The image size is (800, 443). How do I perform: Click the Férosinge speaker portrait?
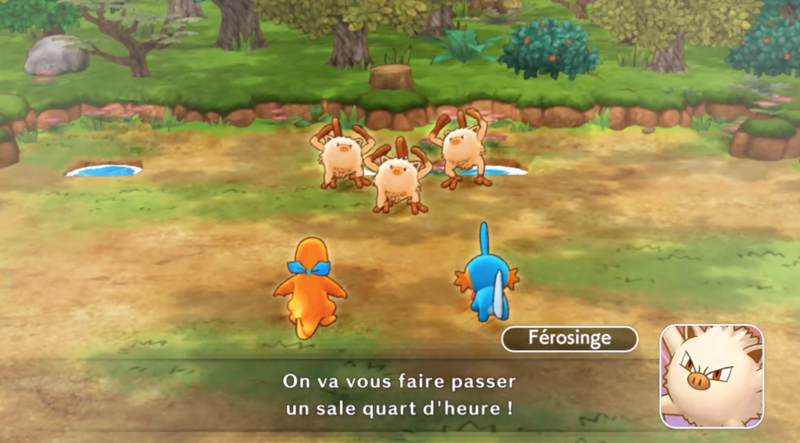click(x=711, y=376)
